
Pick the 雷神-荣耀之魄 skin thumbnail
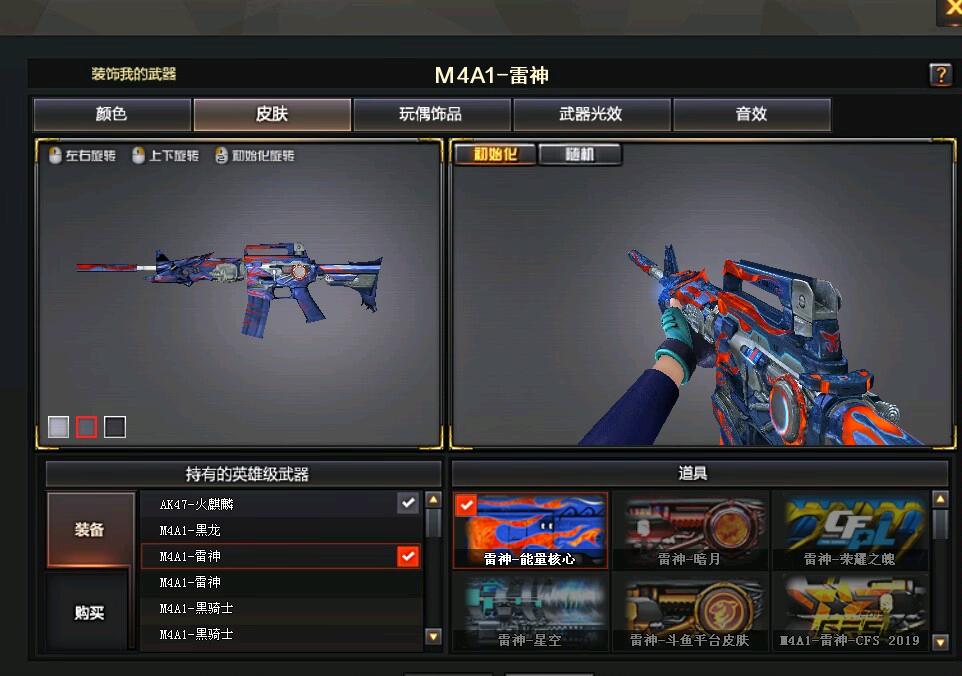(x=850, y=530)
